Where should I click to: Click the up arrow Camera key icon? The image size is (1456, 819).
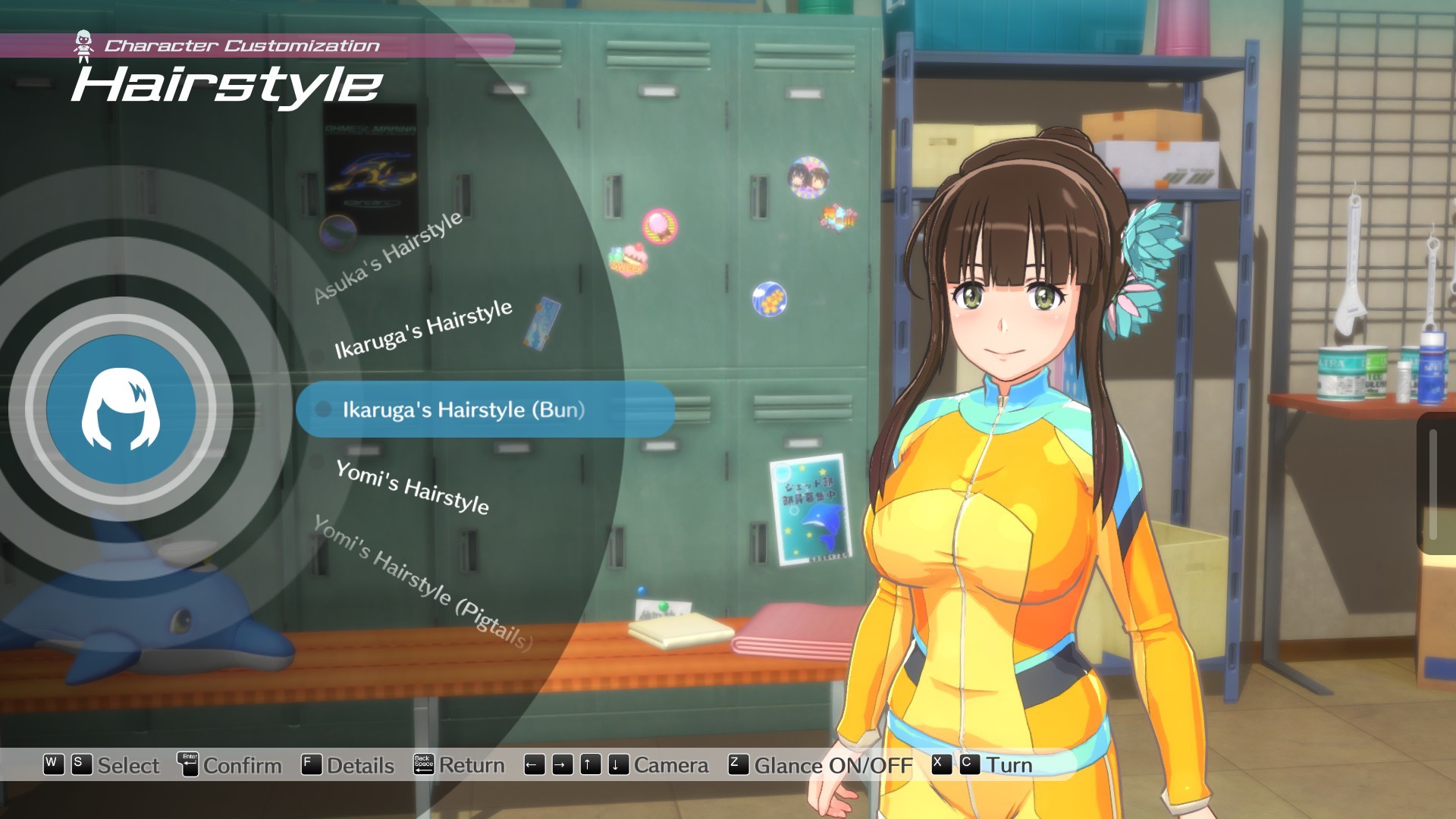point(589,766)
